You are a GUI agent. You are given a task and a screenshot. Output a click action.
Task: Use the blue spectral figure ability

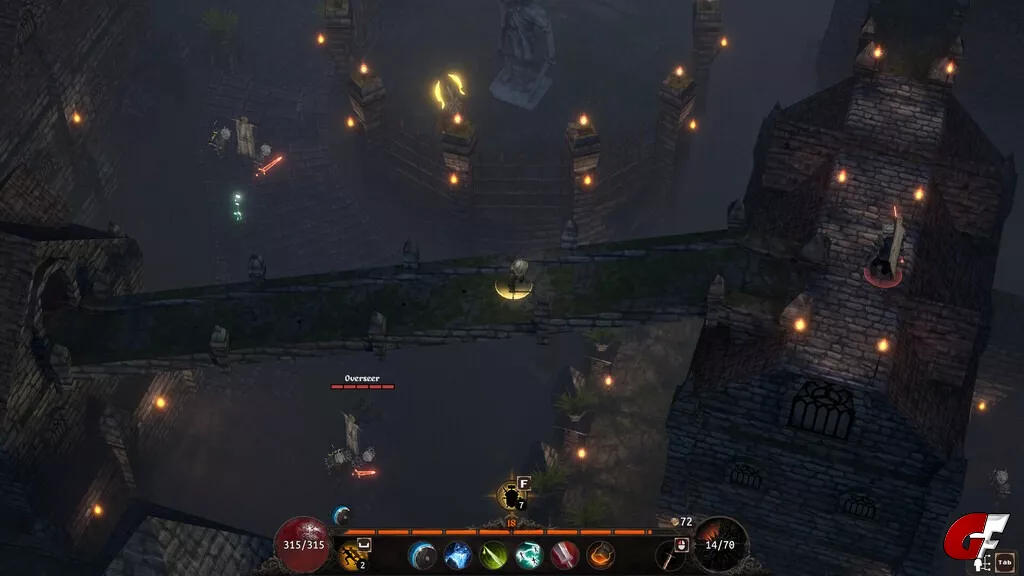point(458,555)
